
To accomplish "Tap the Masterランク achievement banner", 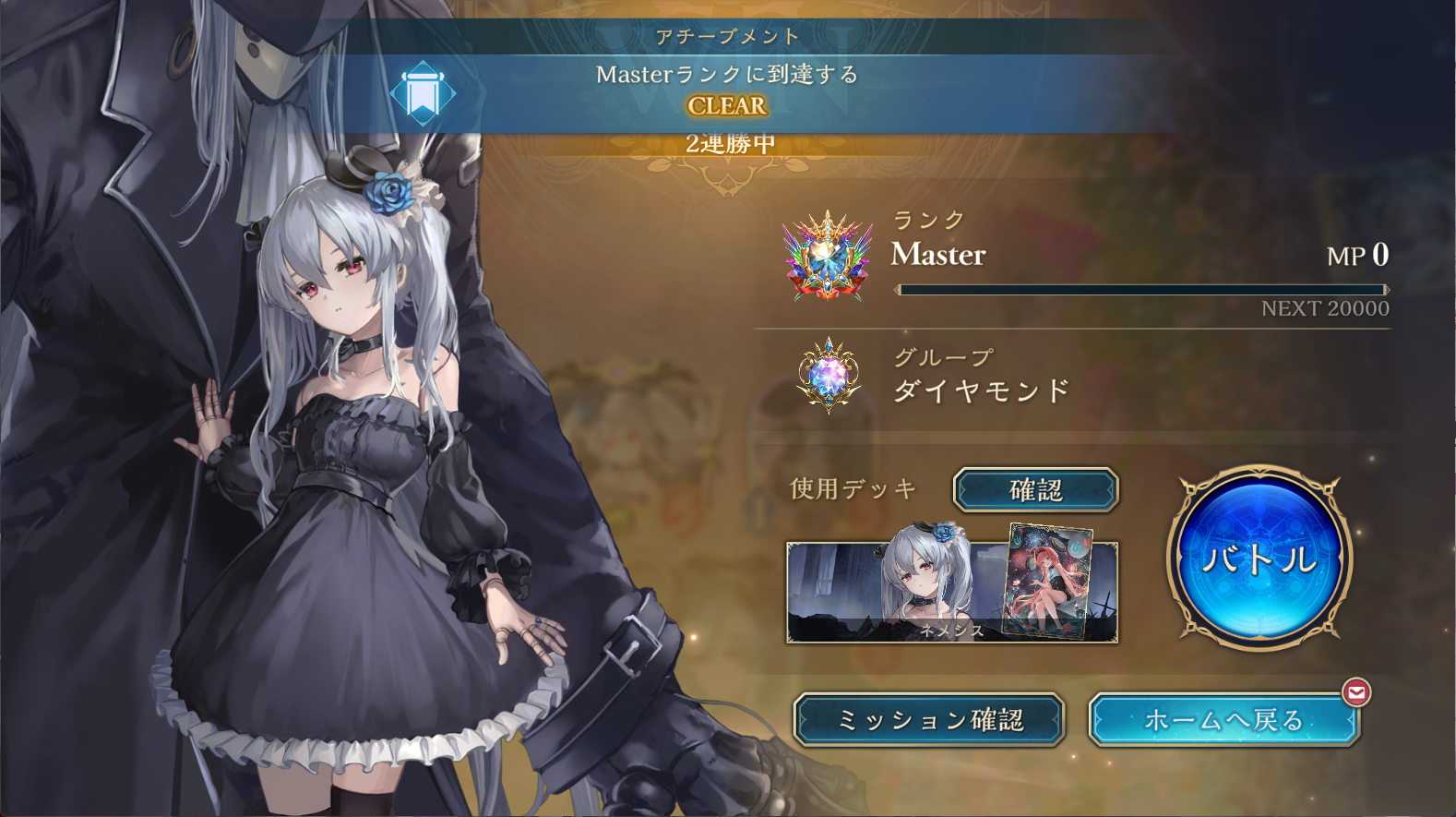I will pyautogui.click(x=727, y=90).
